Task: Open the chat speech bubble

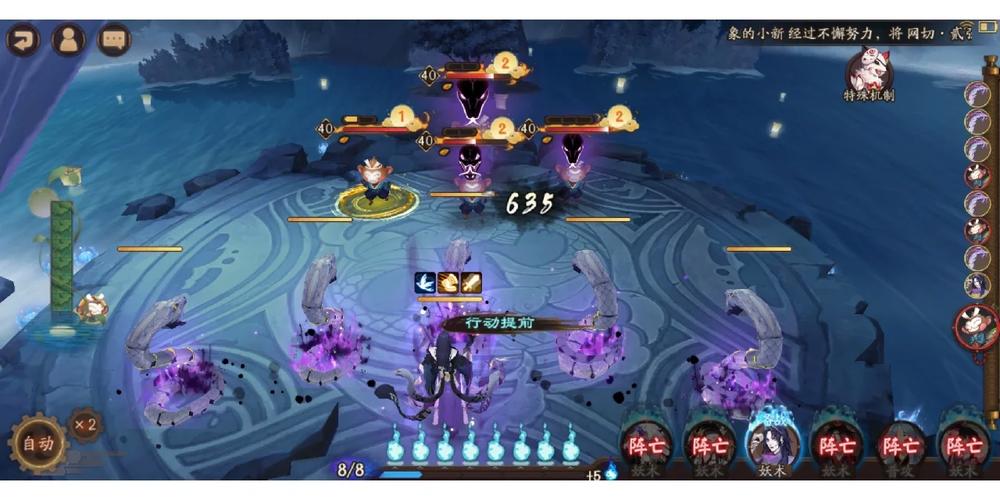Action: click(x=114, y=40)
